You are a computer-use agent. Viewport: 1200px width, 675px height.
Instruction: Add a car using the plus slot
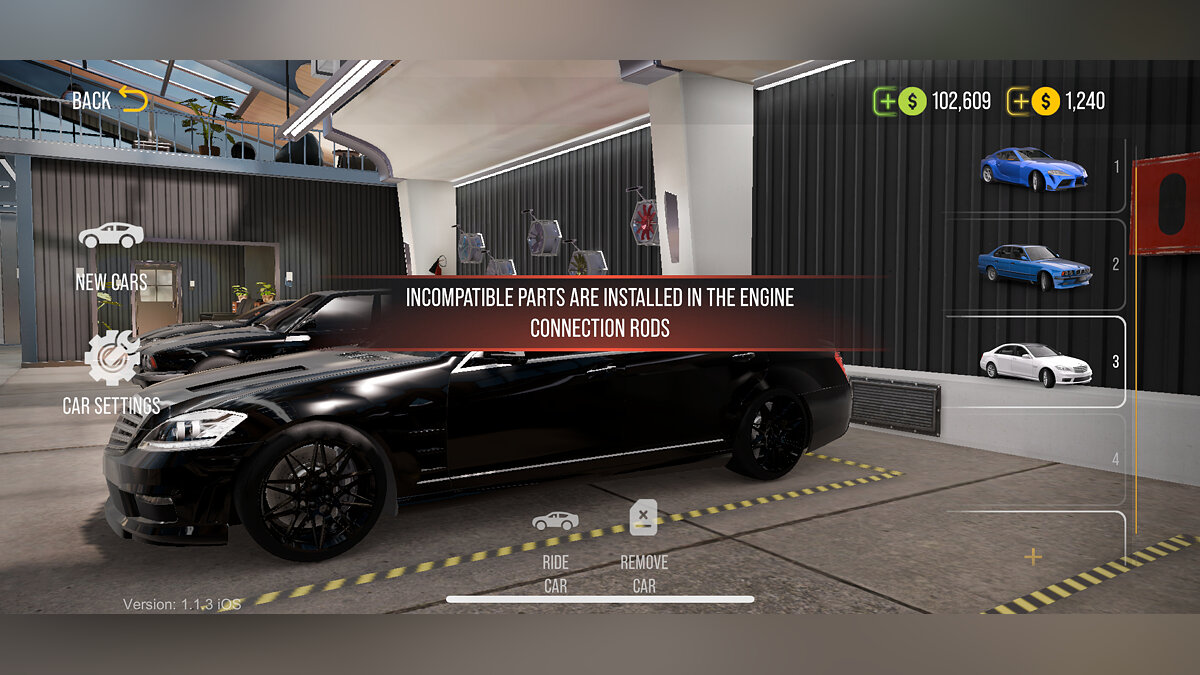[x=1033, y=557]
